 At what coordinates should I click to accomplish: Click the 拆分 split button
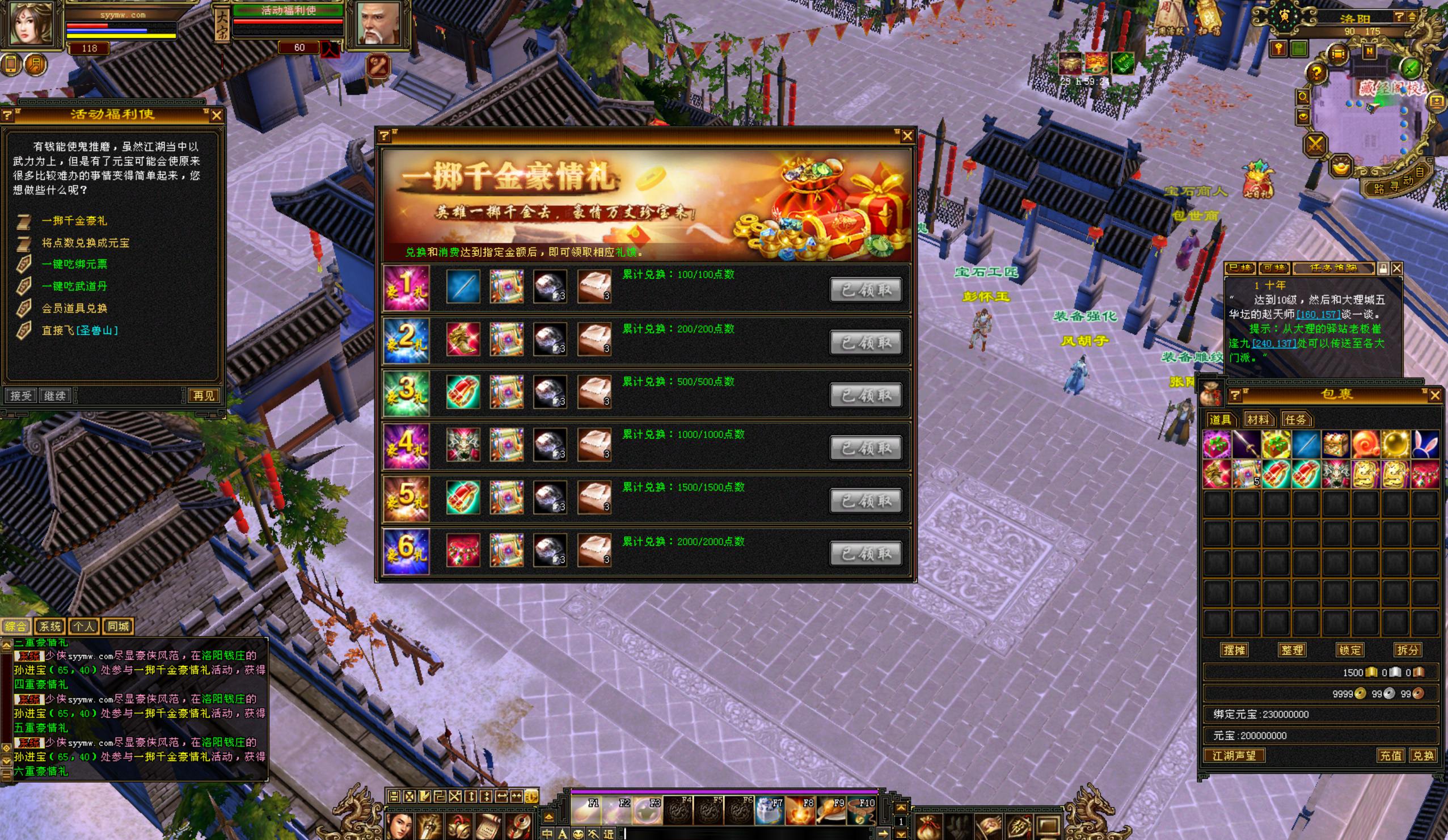click(x=1407, y=650)
